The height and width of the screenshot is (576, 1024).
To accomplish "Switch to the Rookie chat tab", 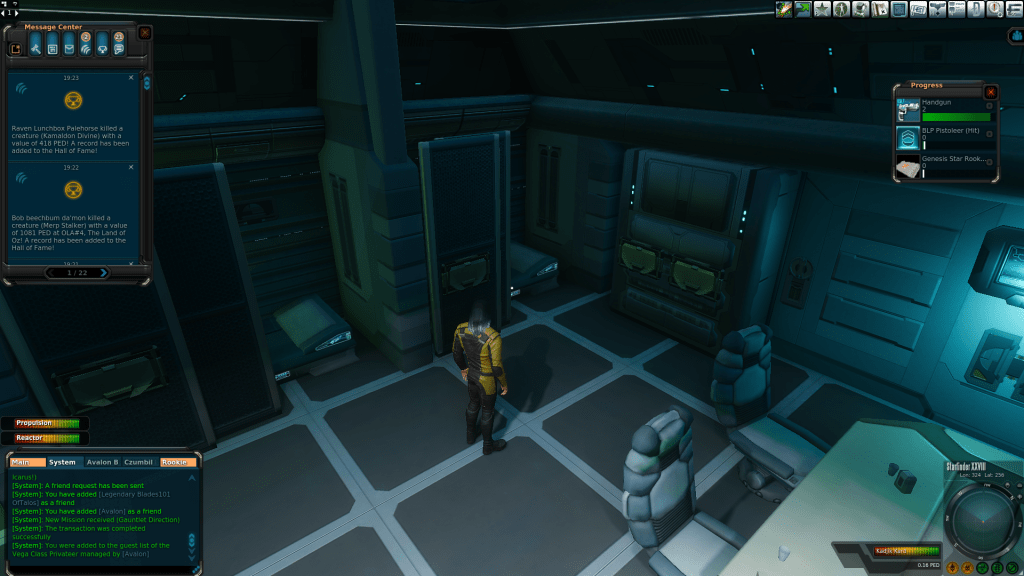I will (x=175, y=462).
